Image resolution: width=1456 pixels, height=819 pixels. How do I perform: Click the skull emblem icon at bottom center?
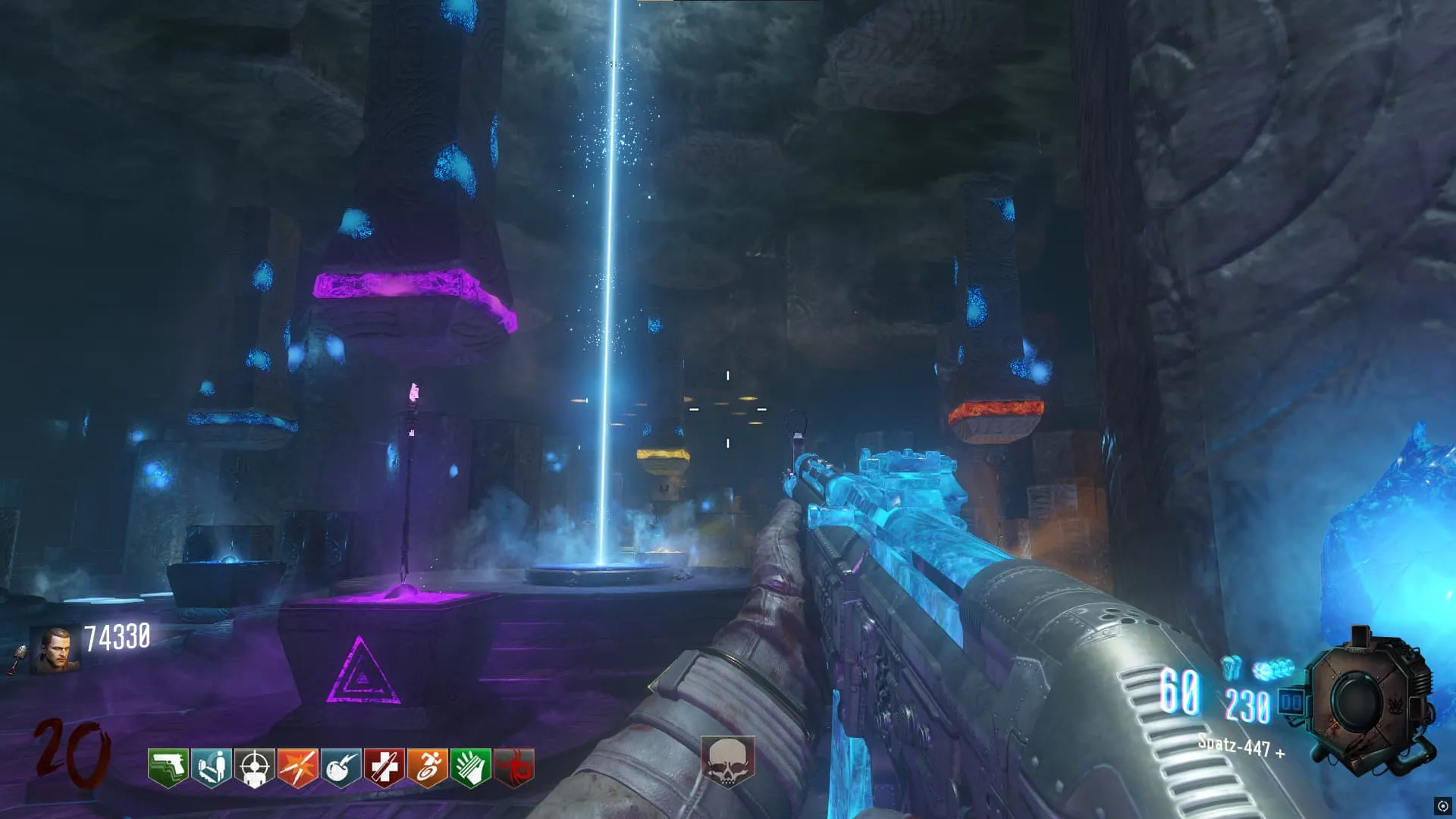pyautogui.click(x=727, y=761)
